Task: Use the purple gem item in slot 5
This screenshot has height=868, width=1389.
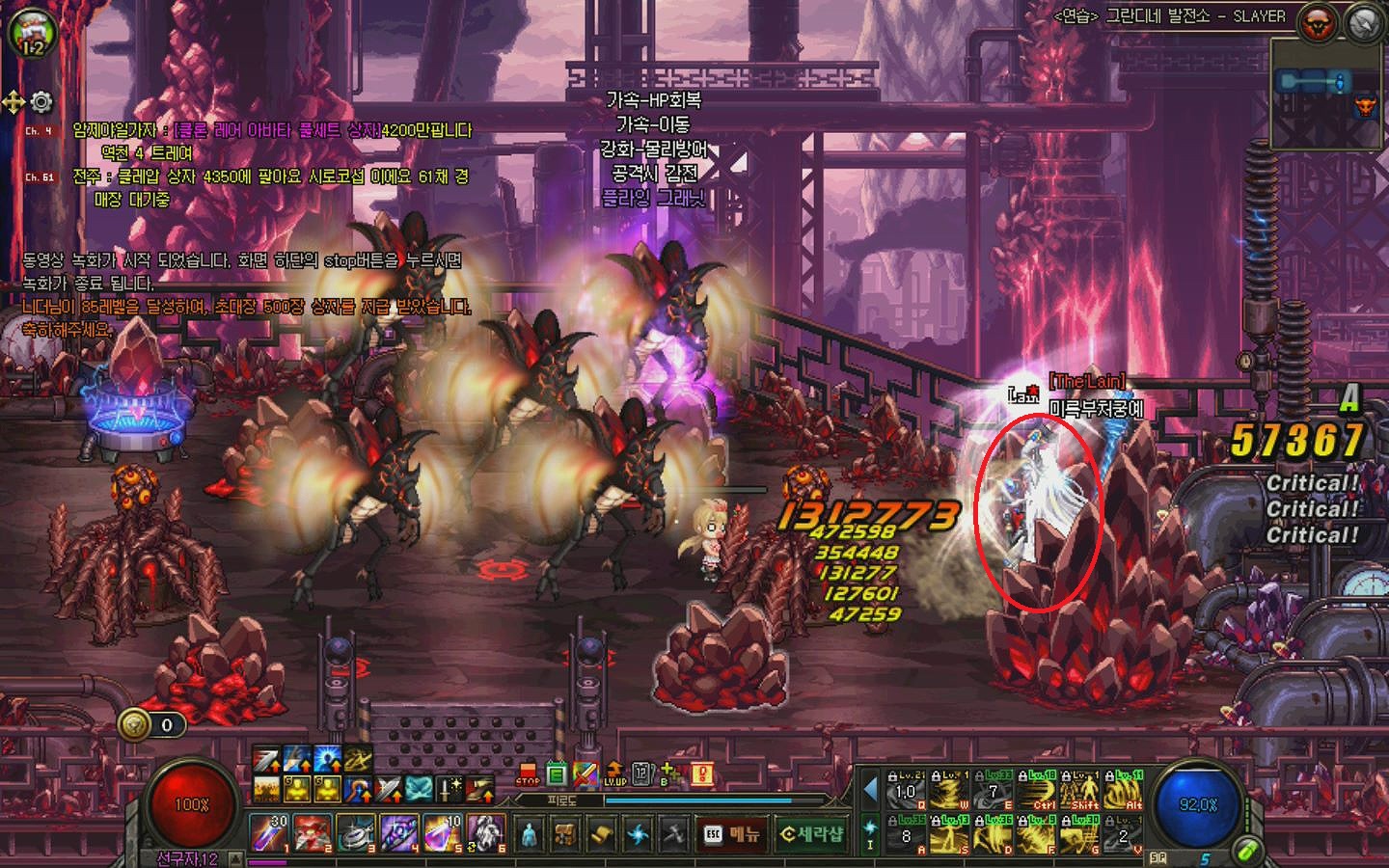Action: click(443, 833)
